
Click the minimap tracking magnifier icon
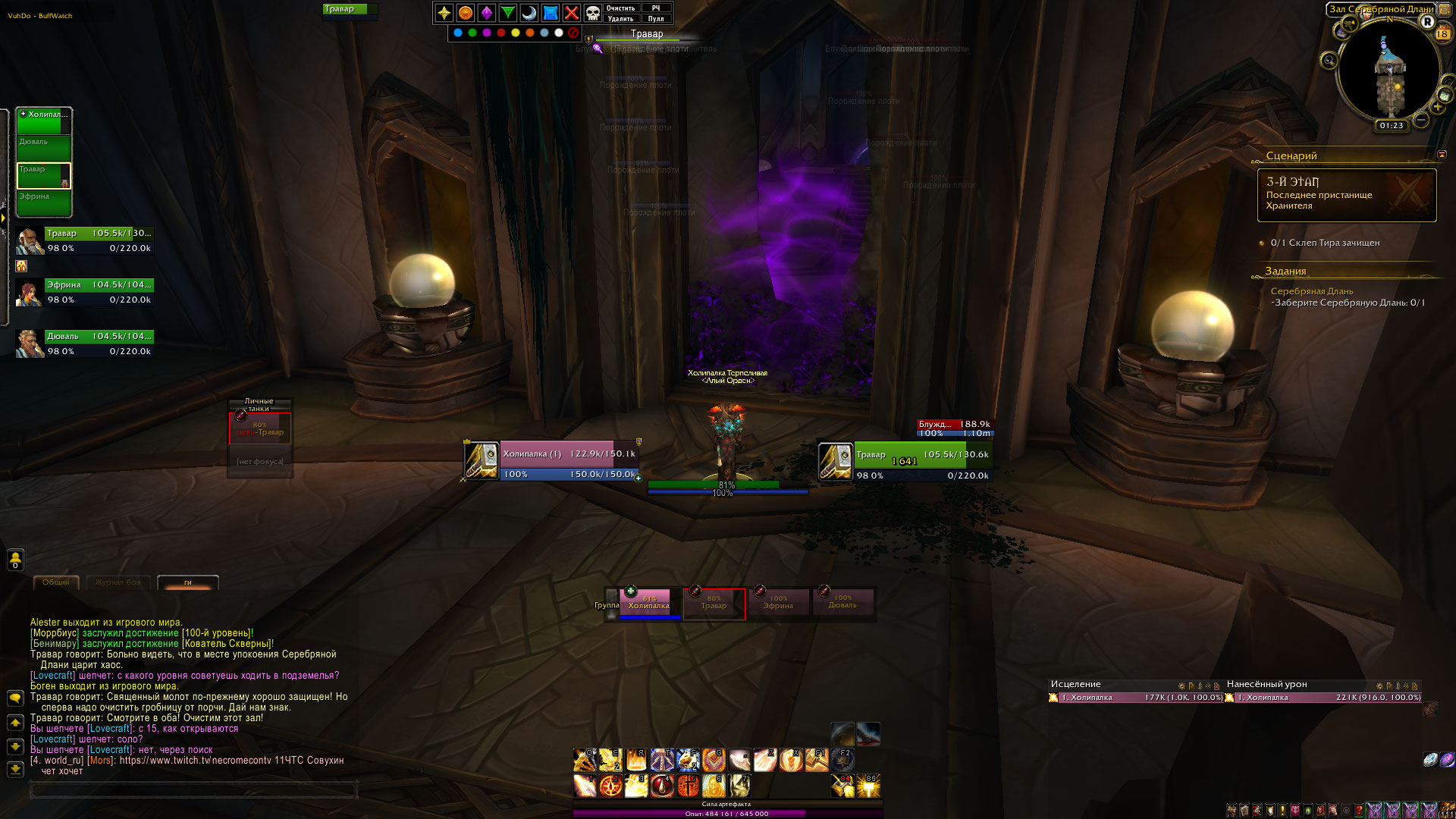click(x=1329, y=61)
